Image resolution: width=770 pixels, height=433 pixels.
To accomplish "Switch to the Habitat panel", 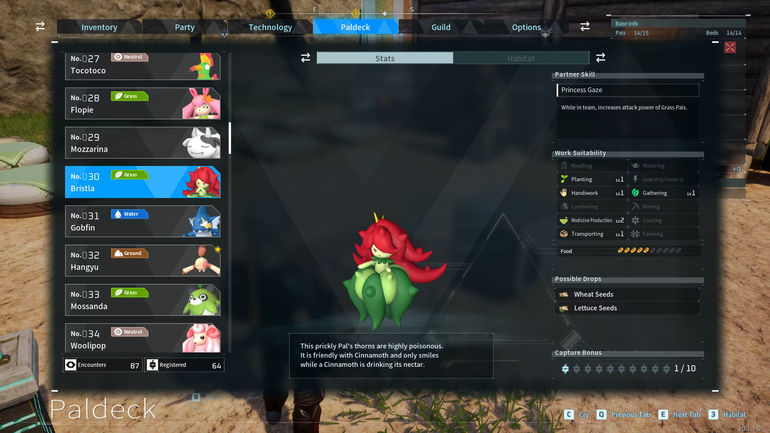I will tap(520, 58).
